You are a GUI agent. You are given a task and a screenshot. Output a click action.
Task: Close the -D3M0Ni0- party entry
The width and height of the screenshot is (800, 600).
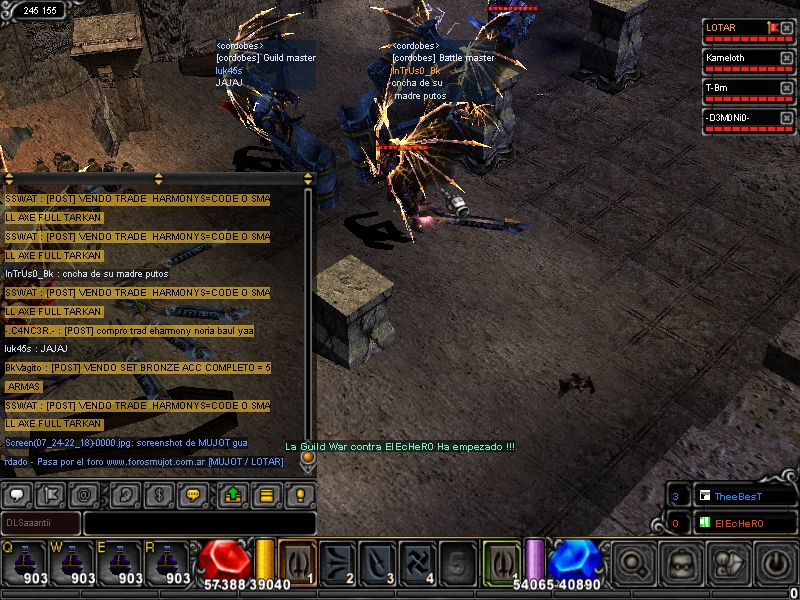(x=786, y=118)
